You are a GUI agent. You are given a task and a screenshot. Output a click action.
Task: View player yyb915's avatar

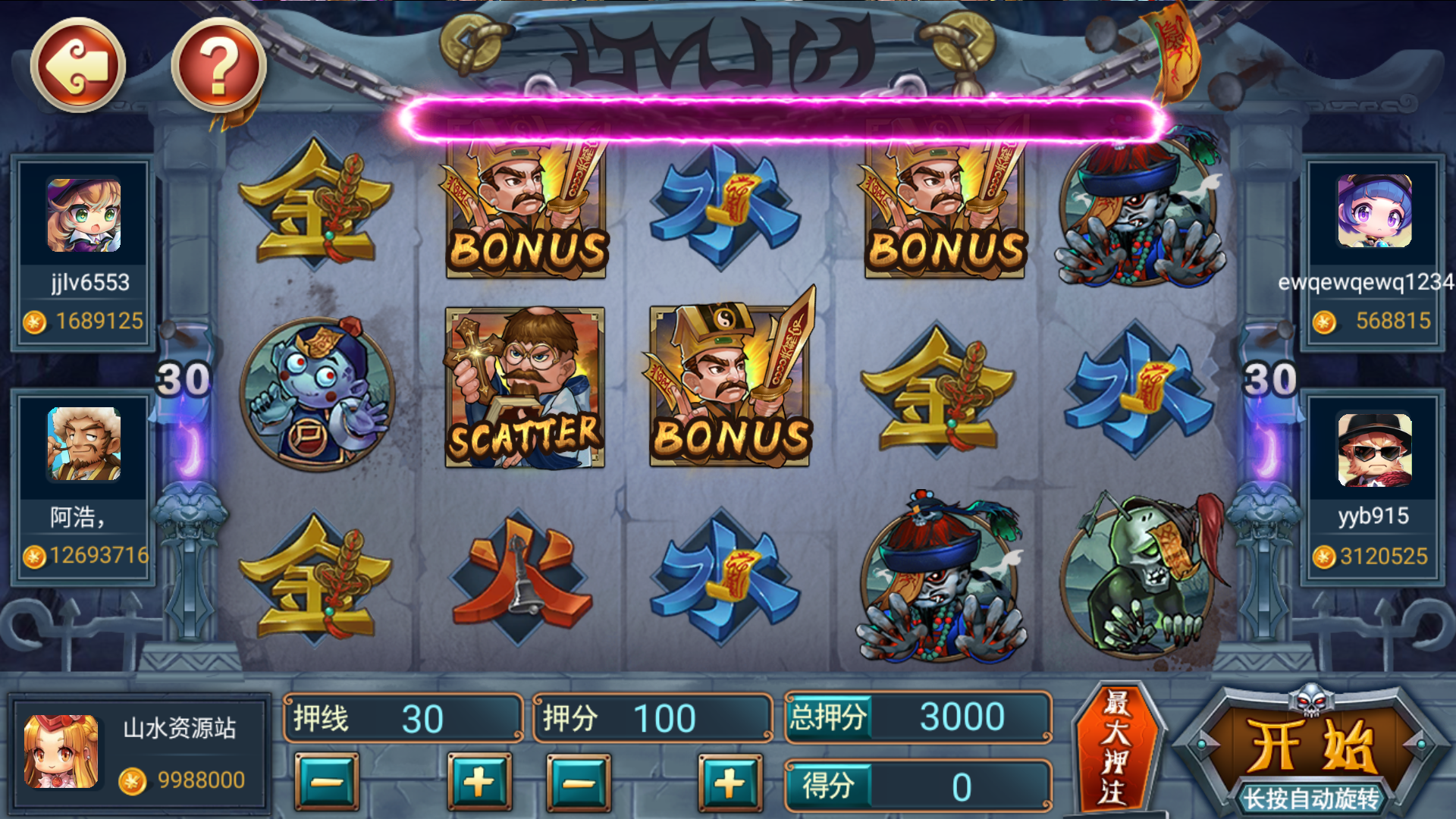[1374, 449]
